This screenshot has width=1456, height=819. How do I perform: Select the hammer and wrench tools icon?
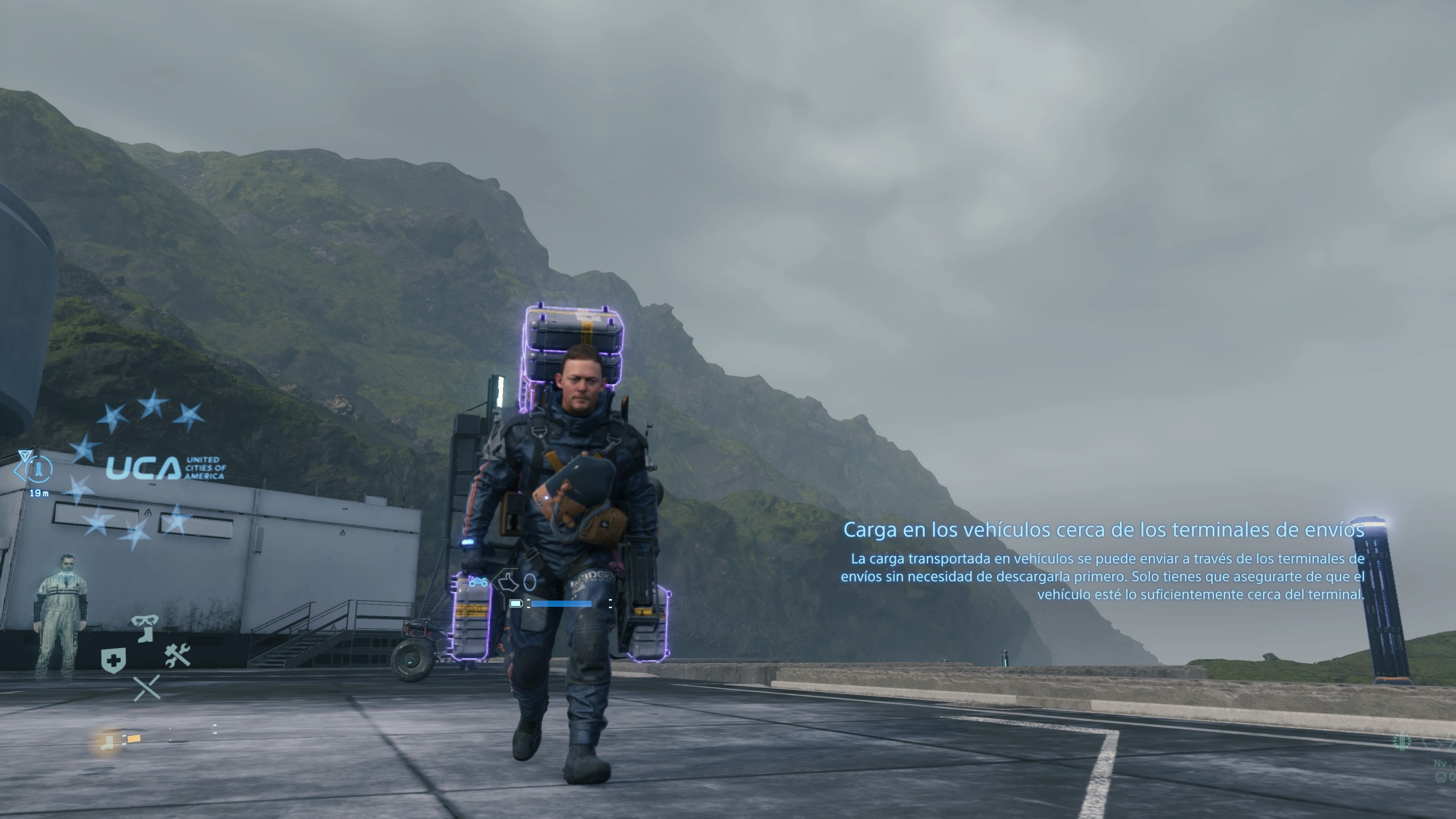177,655
